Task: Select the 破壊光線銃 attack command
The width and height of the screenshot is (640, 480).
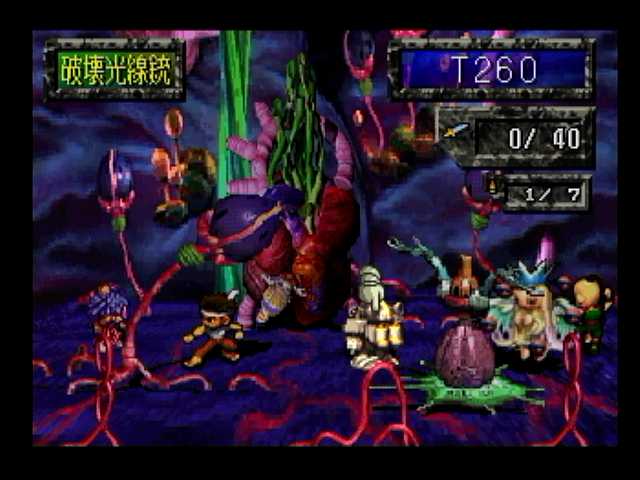Action: 114,70
